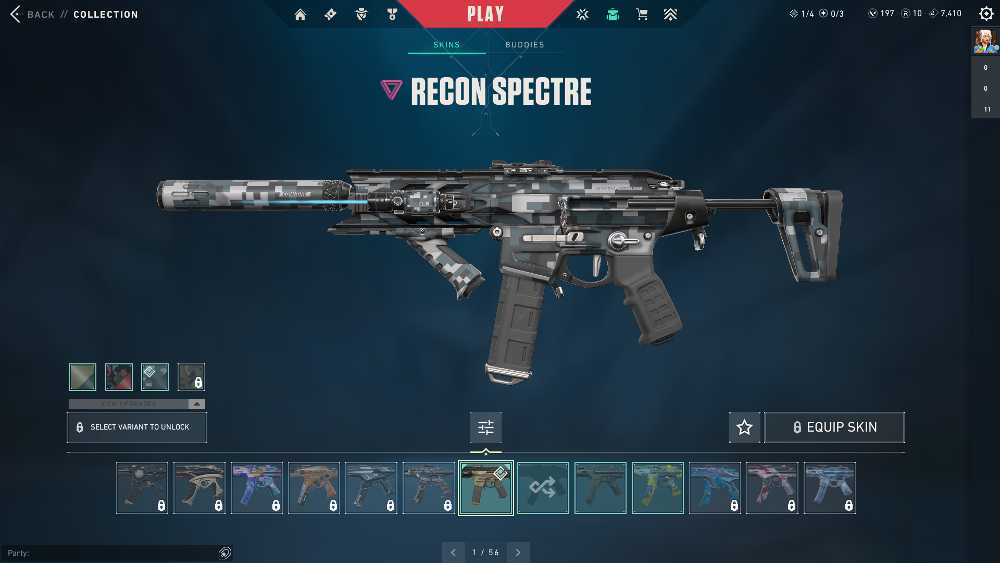
Task: Open the settings gear
Action: [x=986, y=14]
